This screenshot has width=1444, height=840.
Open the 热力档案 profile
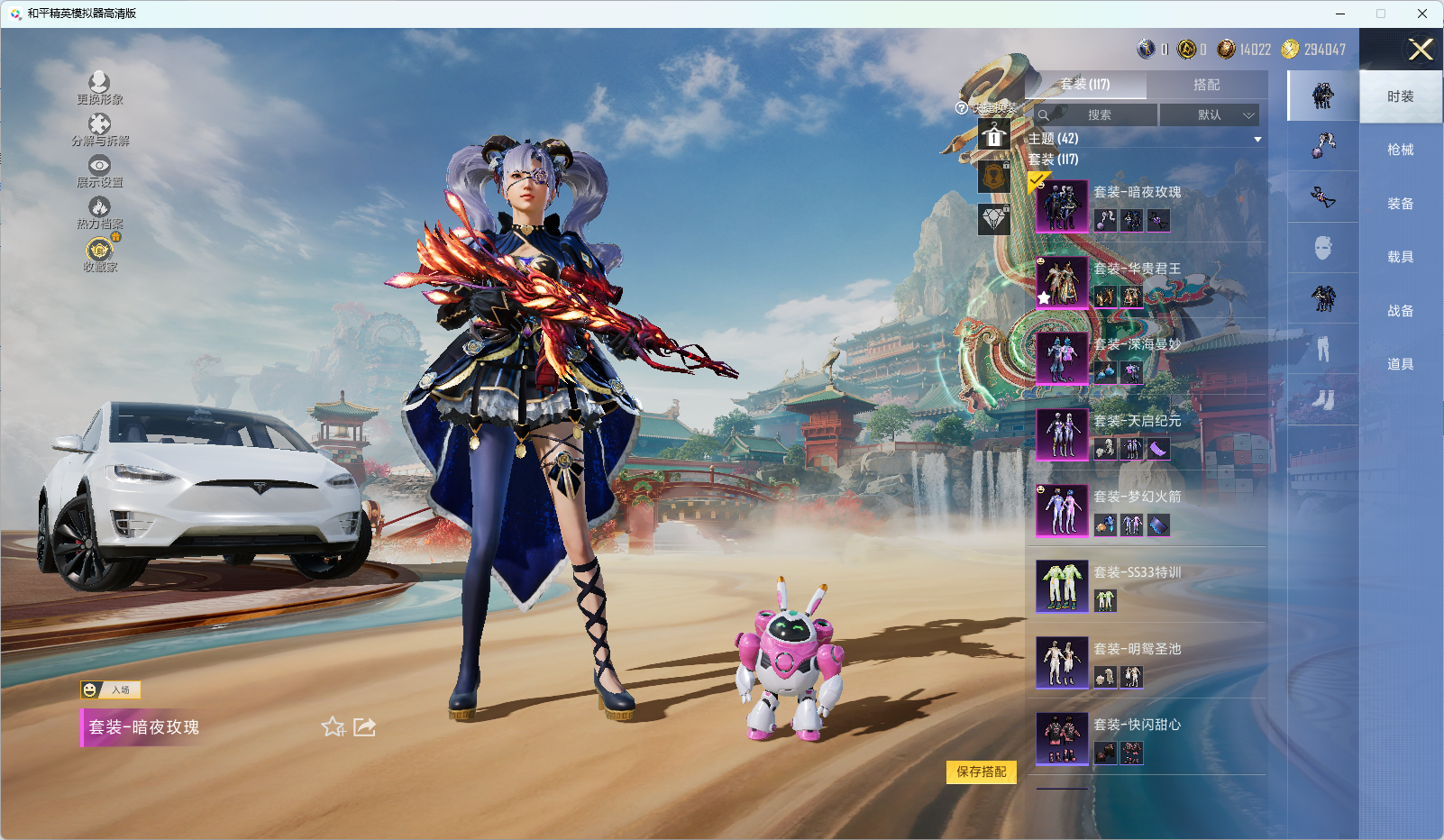point(99,212)
